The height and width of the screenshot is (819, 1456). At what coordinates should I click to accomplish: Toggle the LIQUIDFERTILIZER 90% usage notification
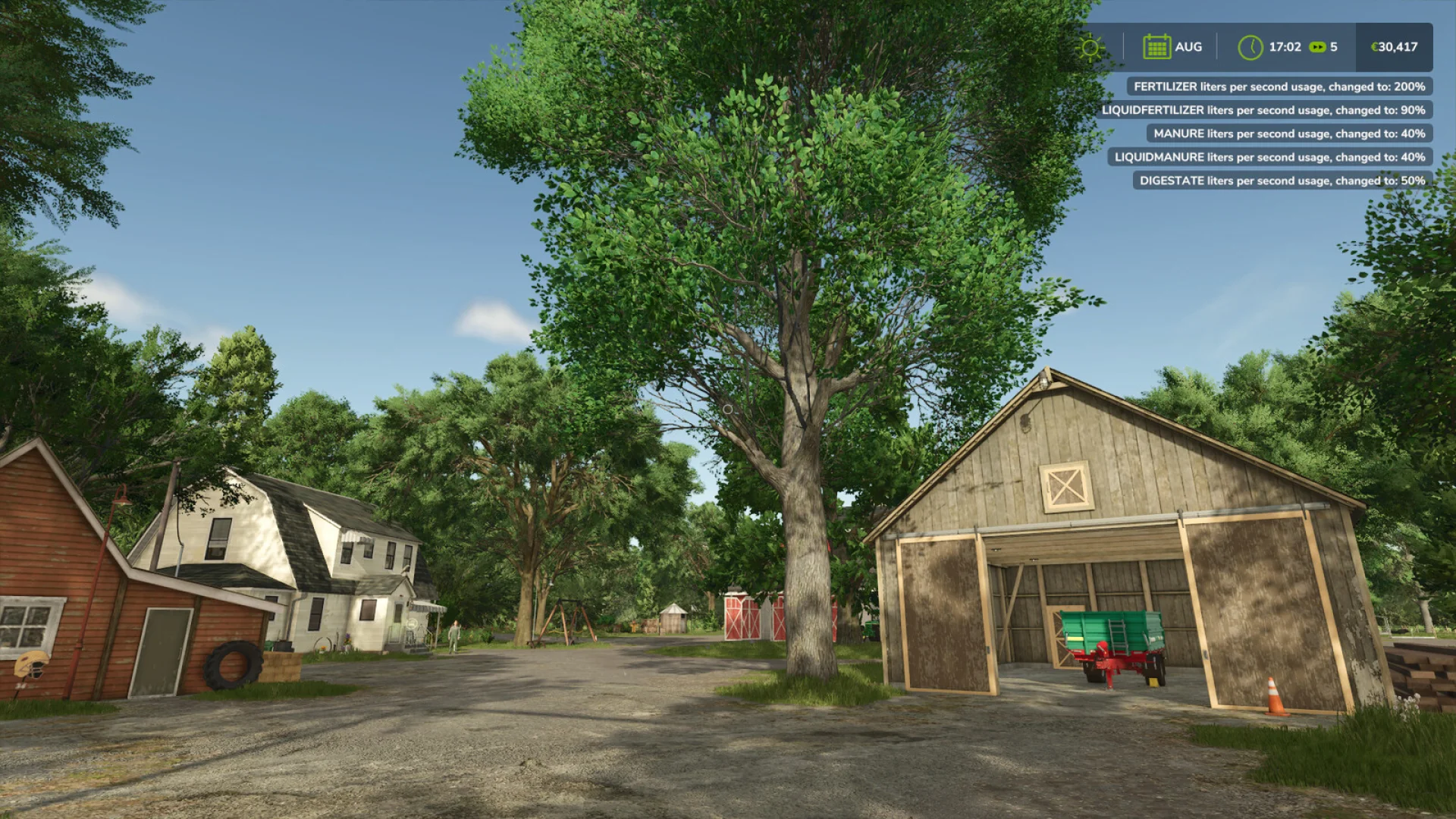coord(1265,110)
